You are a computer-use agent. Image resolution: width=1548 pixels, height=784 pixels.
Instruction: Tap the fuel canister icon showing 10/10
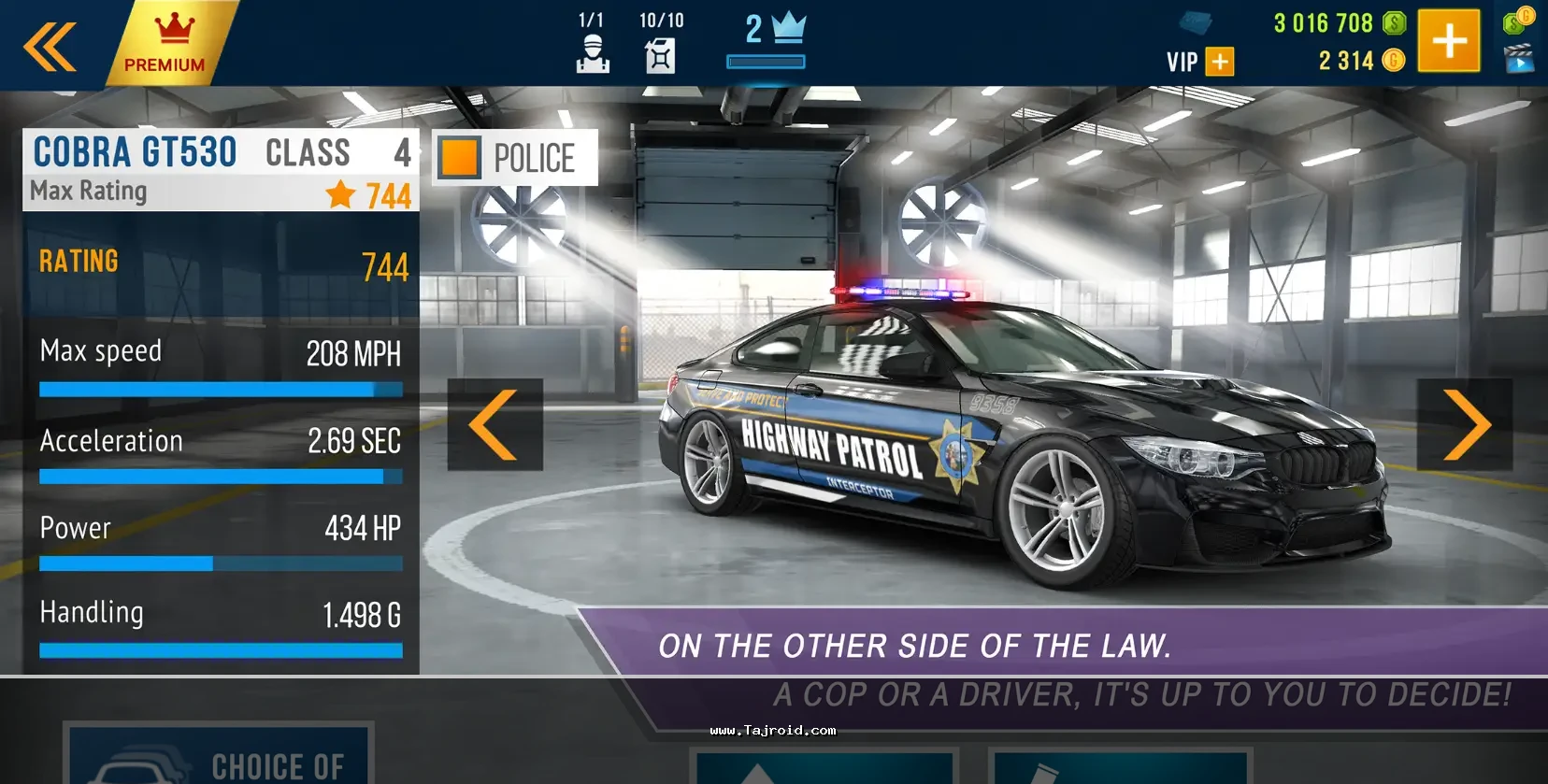pos(660,44)
